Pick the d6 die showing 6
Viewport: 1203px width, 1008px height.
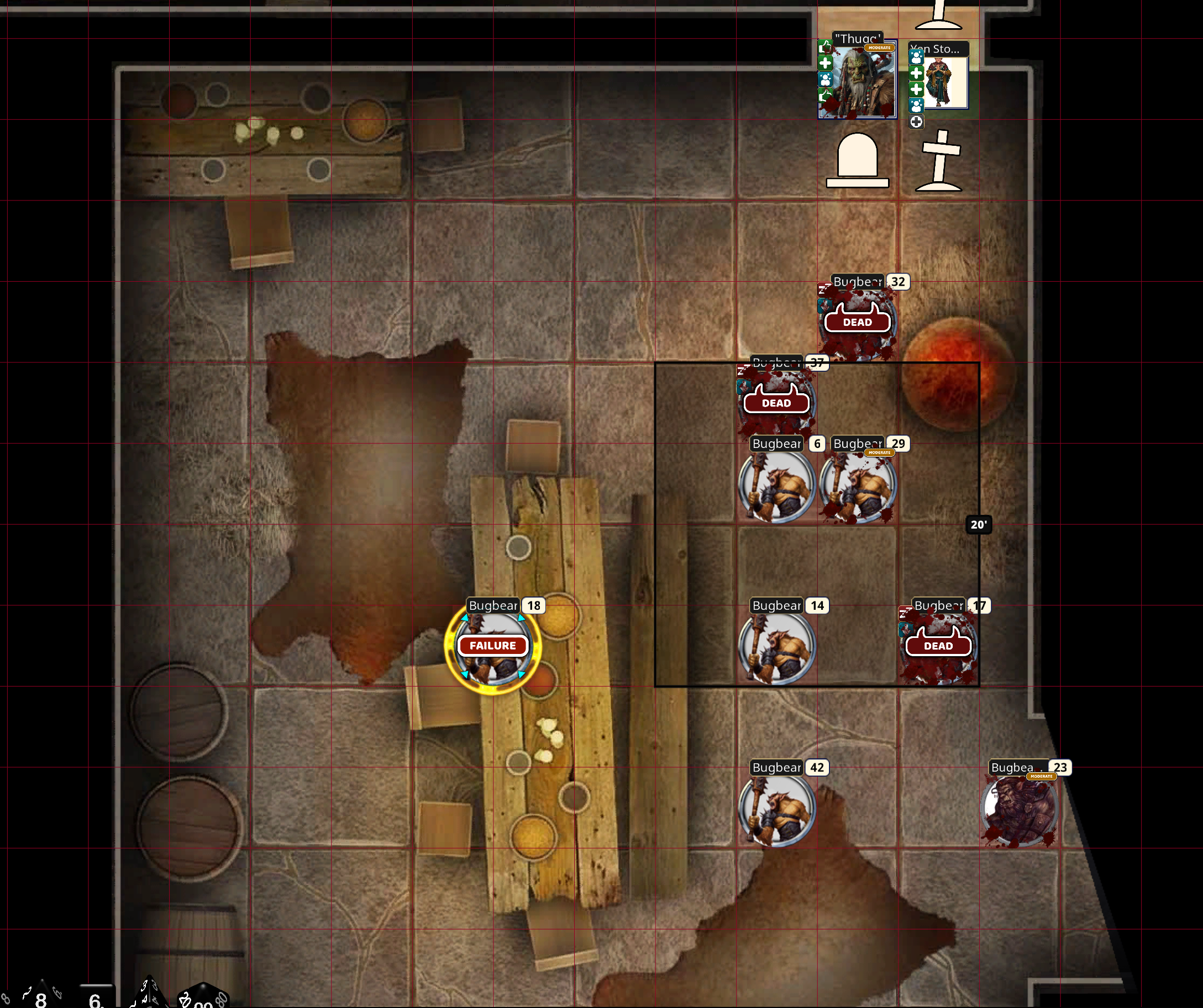(x=96, y=998)
